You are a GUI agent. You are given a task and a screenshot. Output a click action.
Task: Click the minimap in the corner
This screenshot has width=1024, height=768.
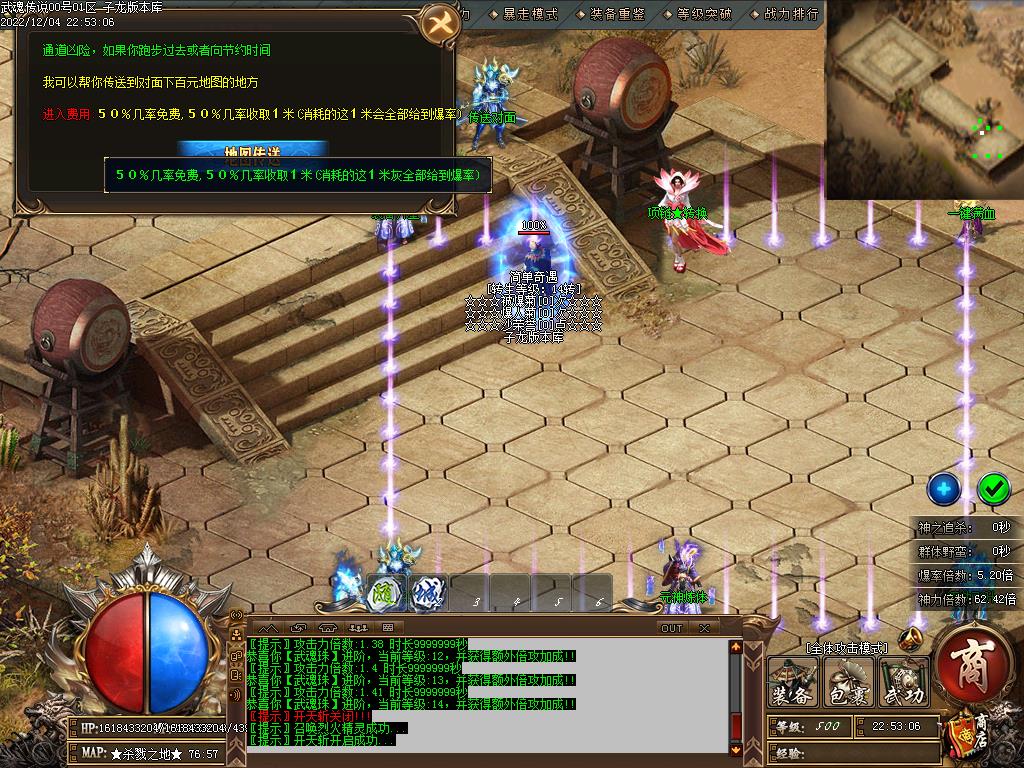coord(924,98)
